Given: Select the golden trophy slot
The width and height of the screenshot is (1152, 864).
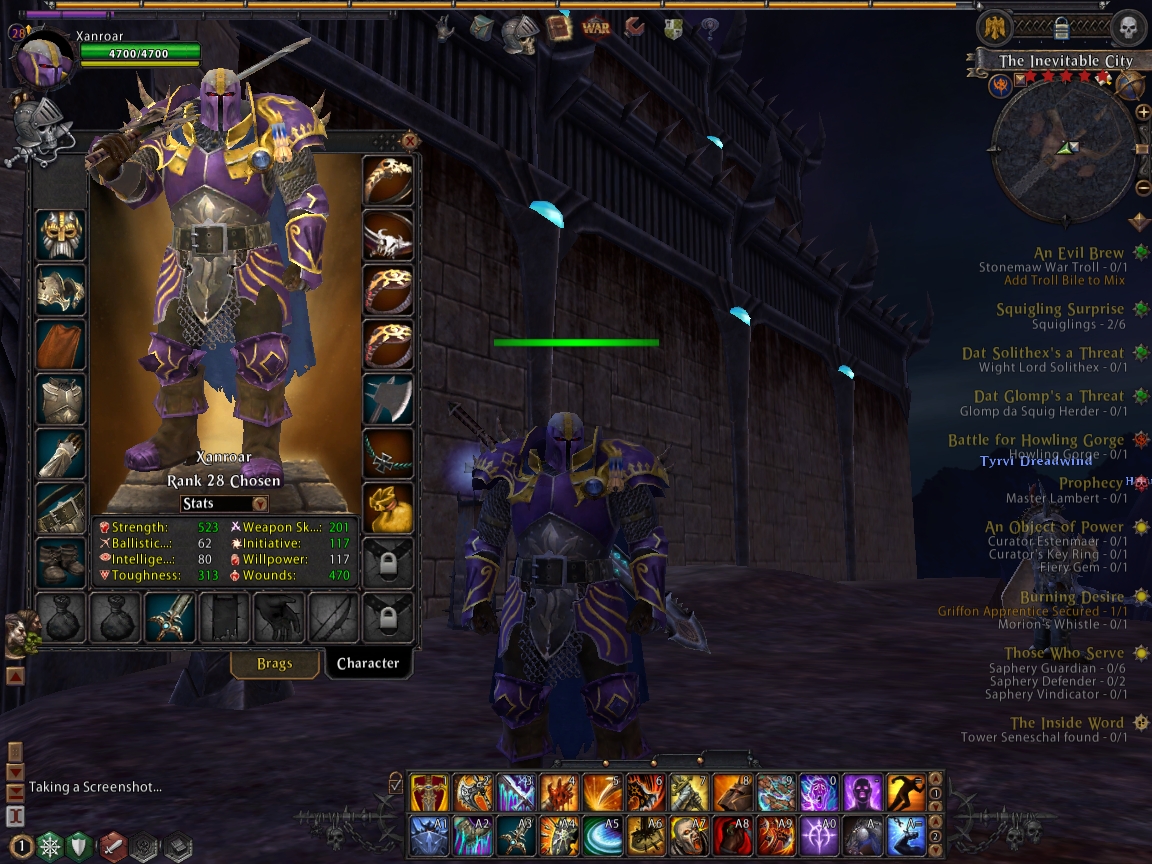Looking at the screenshot, I should coord(387,507).
